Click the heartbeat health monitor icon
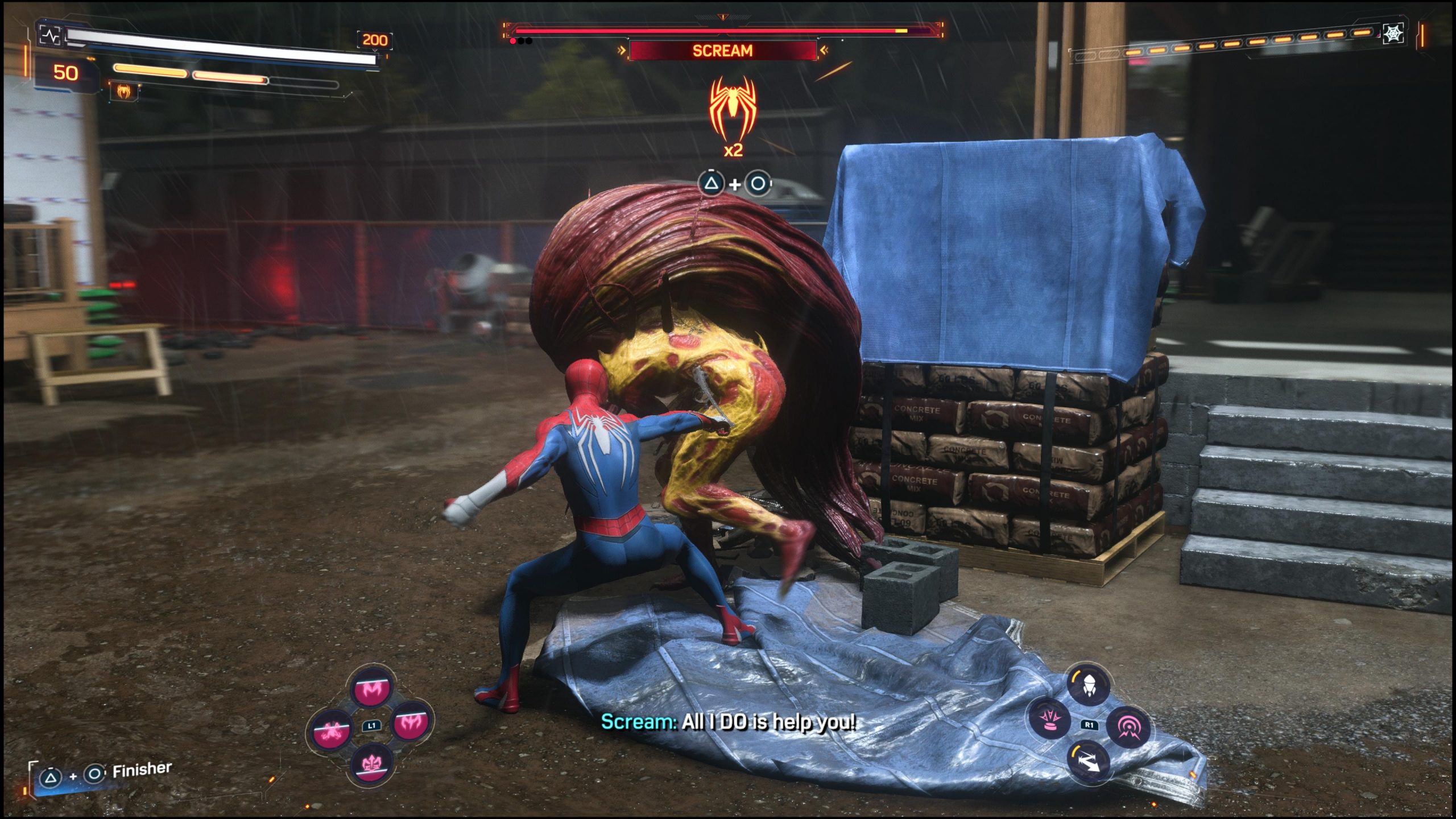This screenshot has height=819, width=1456. pos(50,36)
